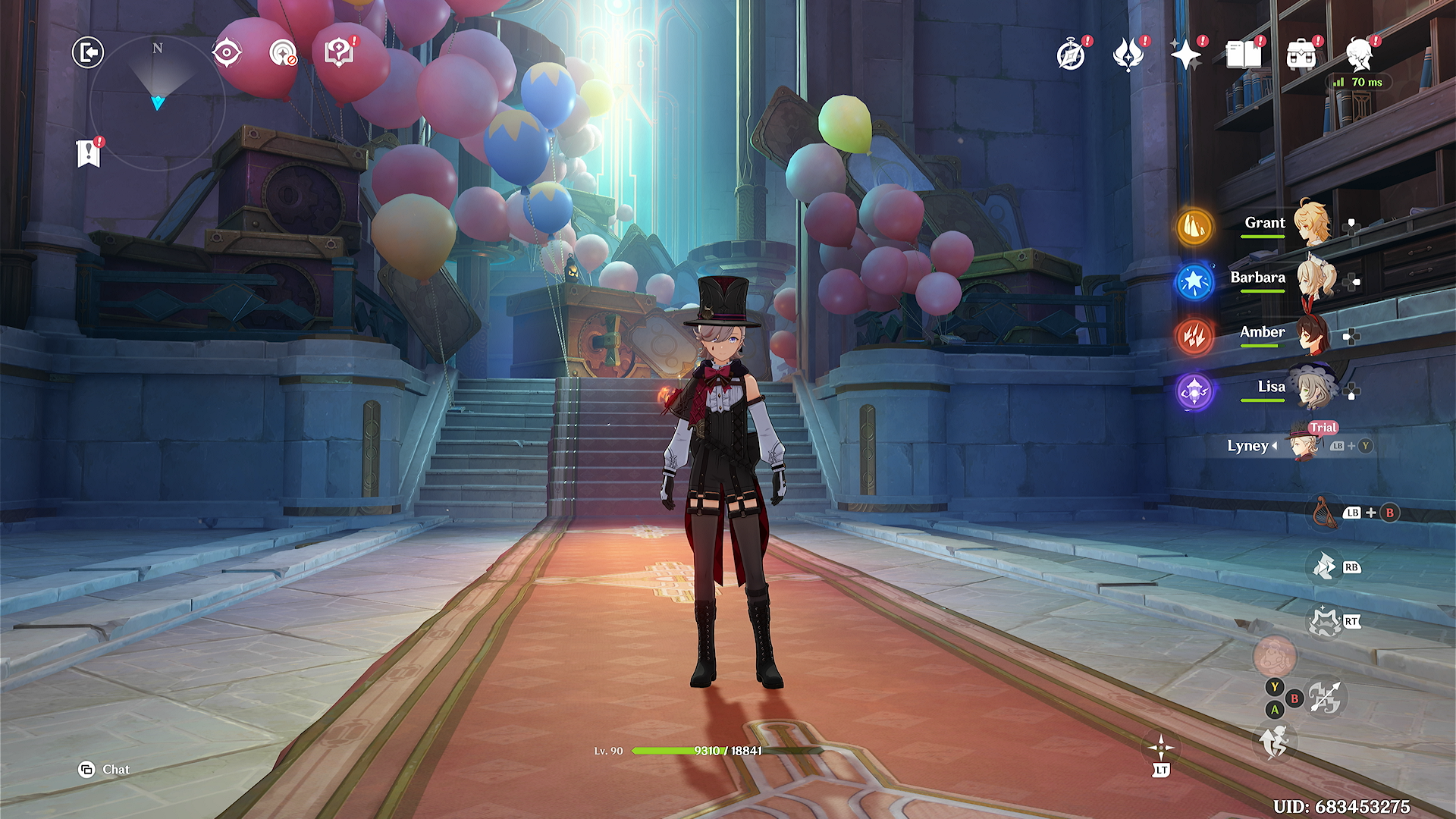
Task: Toggle the pink eye sight icon
Action: coord(227,53)
